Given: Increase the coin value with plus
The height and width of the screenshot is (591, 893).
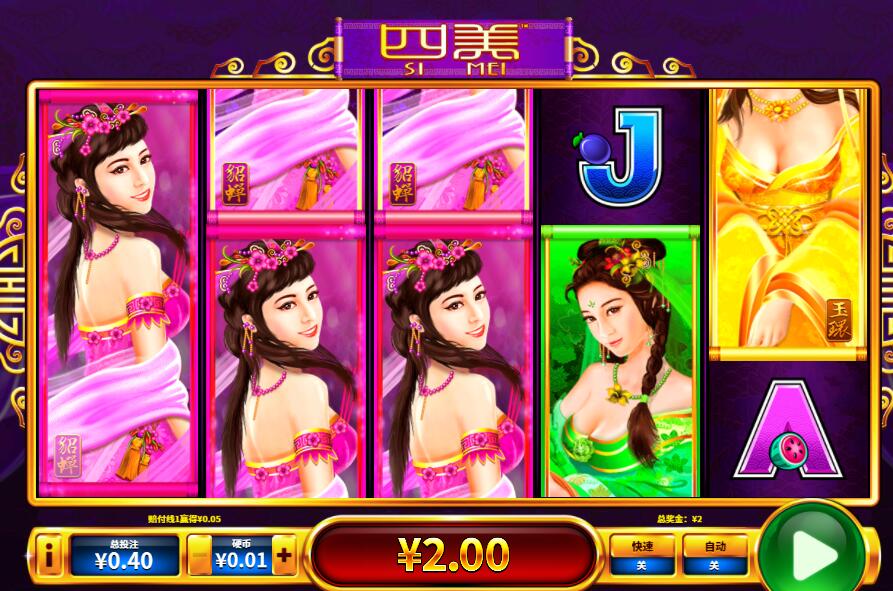Looking at the screenshot, I should 284,555.
